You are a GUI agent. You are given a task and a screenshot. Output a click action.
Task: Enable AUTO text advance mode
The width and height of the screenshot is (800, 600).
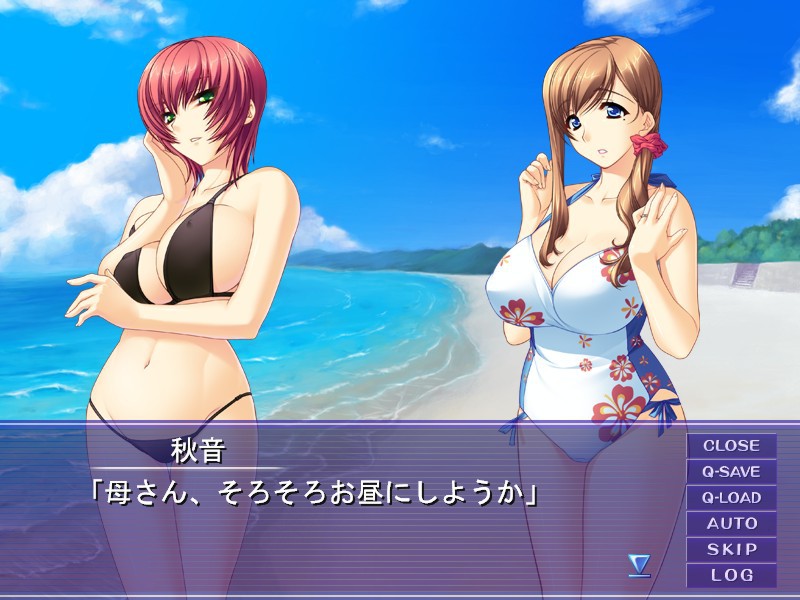click(x=731, y=523)
